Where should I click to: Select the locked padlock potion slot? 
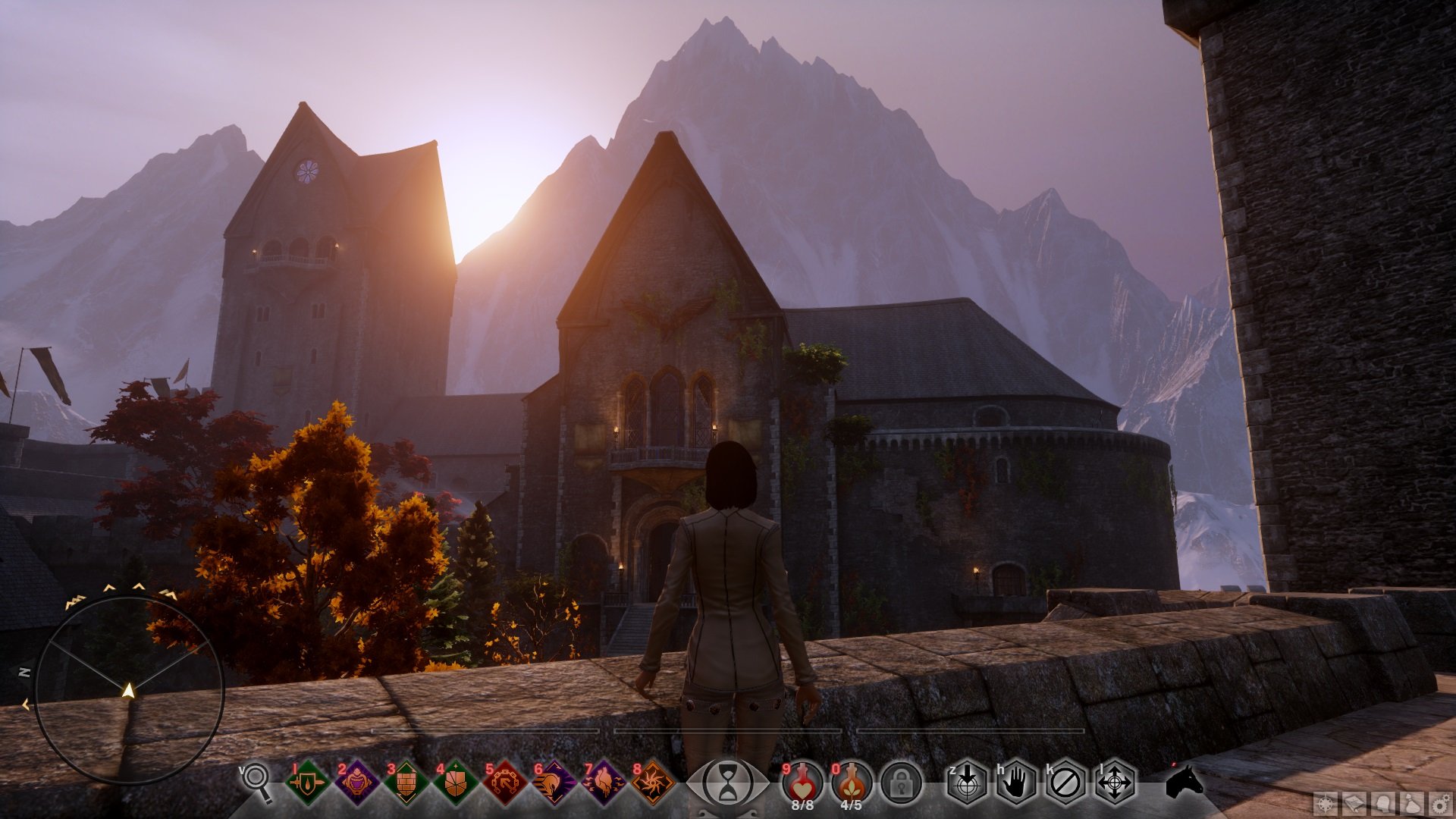pyautogui.click(x=901, y=783)
